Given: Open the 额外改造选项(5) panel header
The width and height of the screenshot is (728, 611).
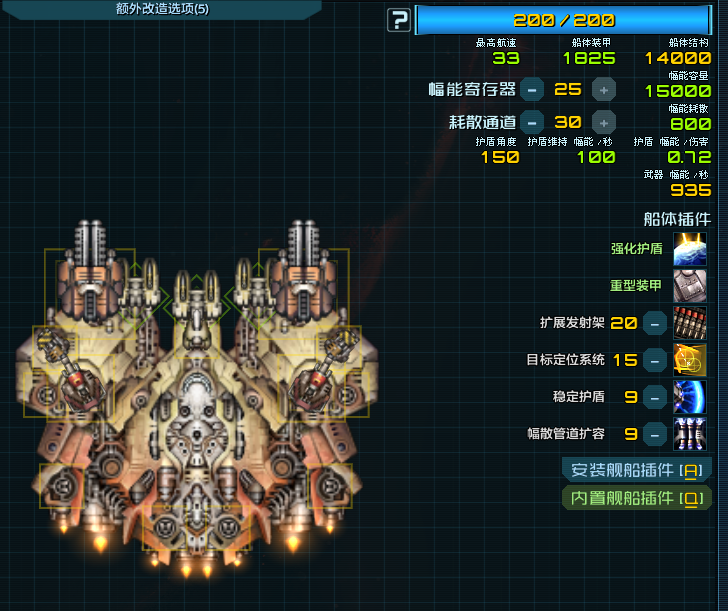Looking at the screenshot, I should (162, 9).
